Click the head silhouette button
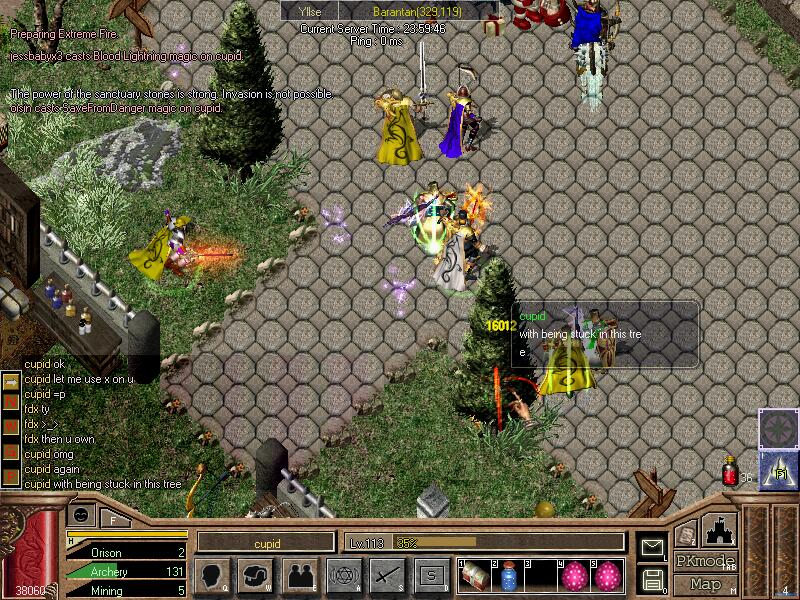The height and width of the screenshot is (600, 800). [x=214, y=575]
